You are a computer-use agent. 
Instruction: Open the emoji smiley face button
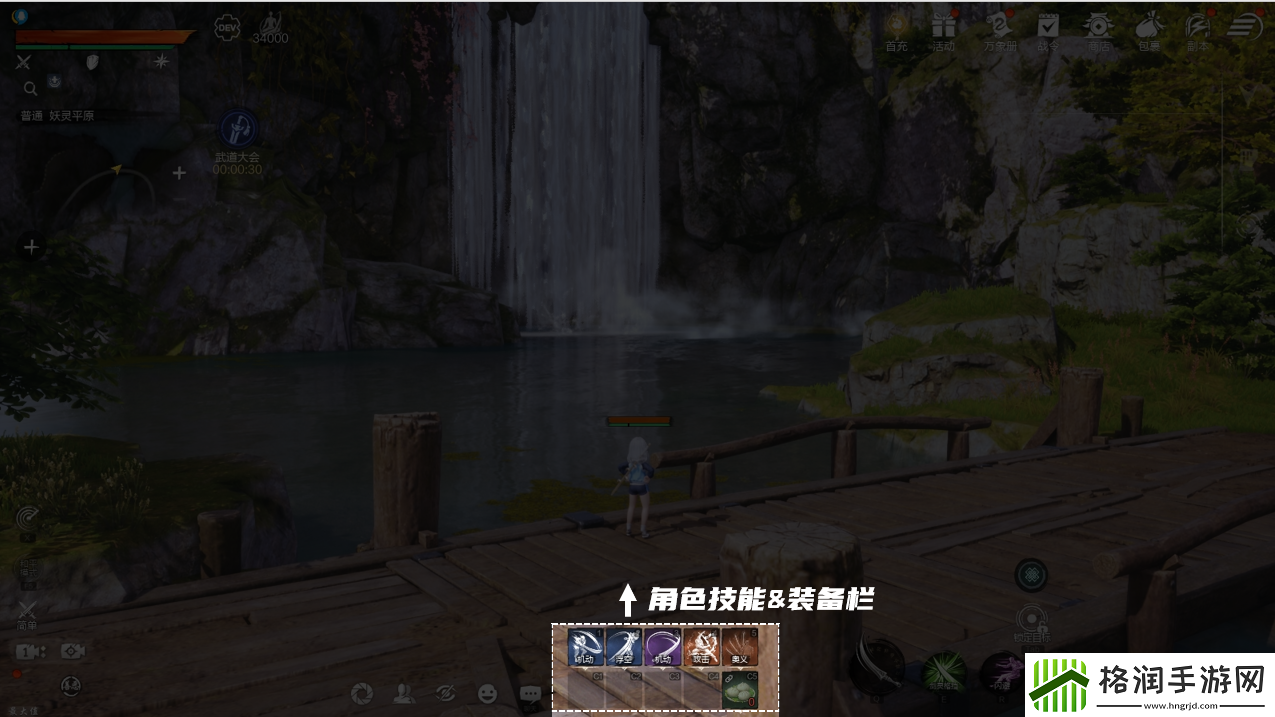(487, 692)
